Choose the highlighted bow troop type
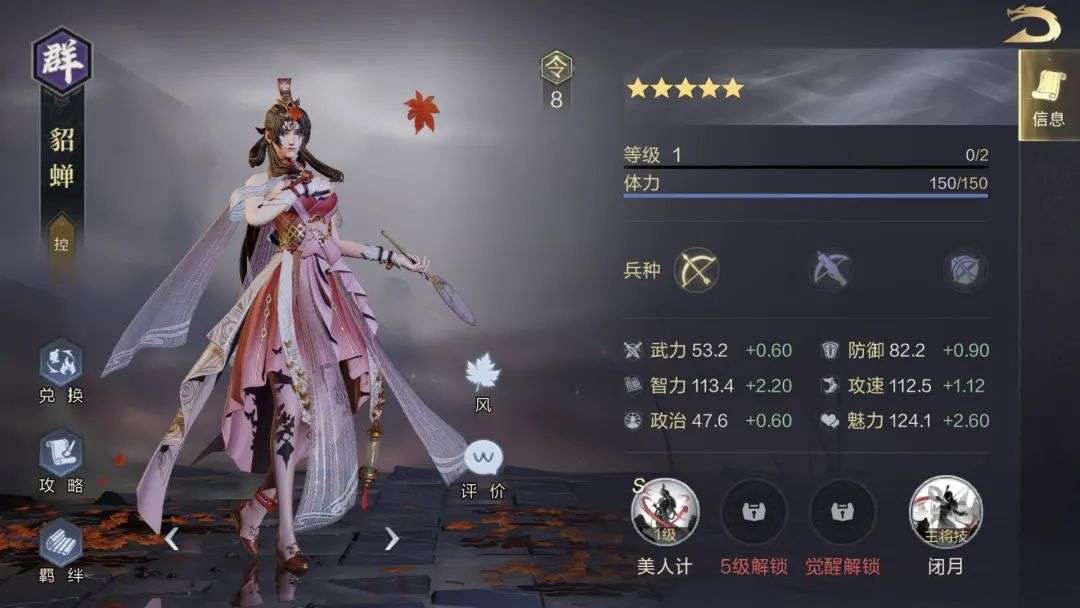 tap(697, 269)
